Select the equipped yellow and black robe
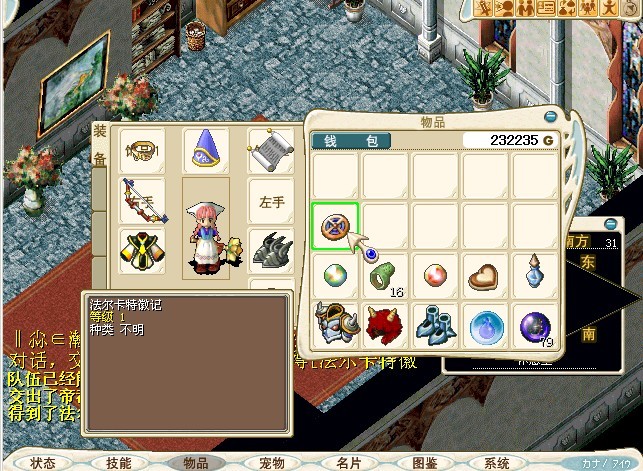Screen dimensions: 643x471 point(140,246)
